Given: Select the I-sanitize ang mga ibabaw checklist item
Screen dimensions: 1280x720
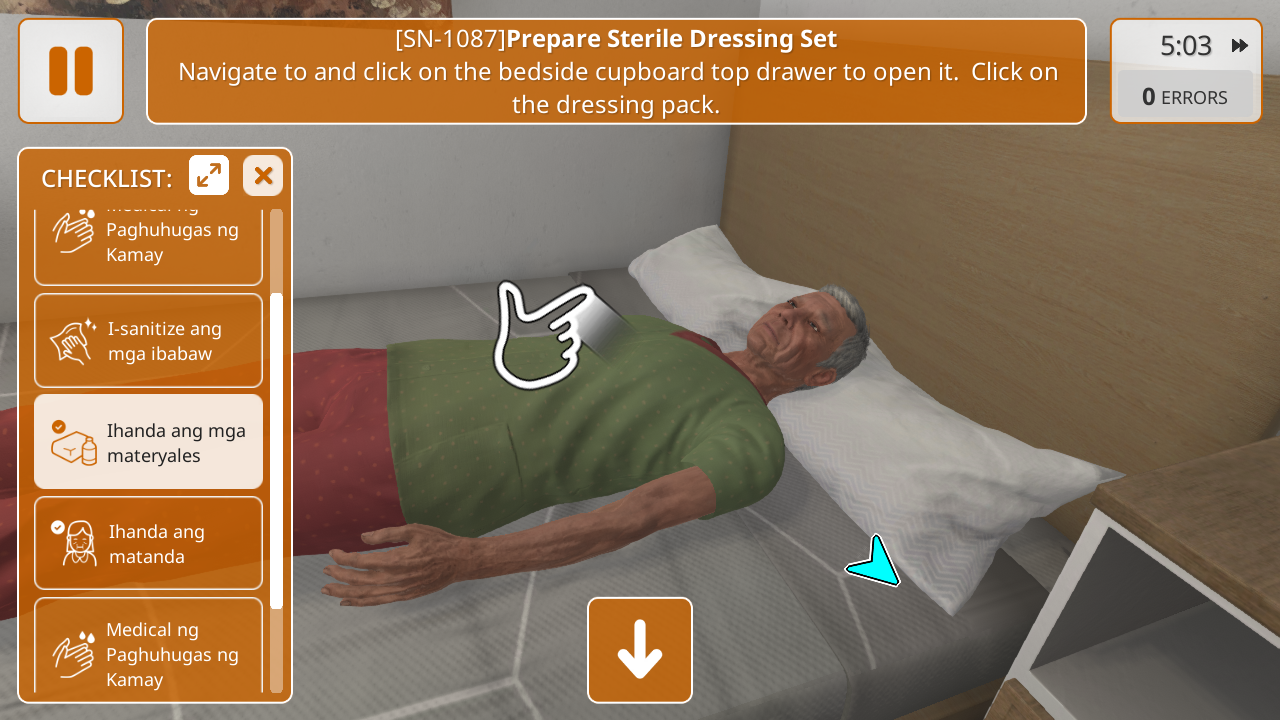Looking at the screenshot, I should click(x=148, y=341).
